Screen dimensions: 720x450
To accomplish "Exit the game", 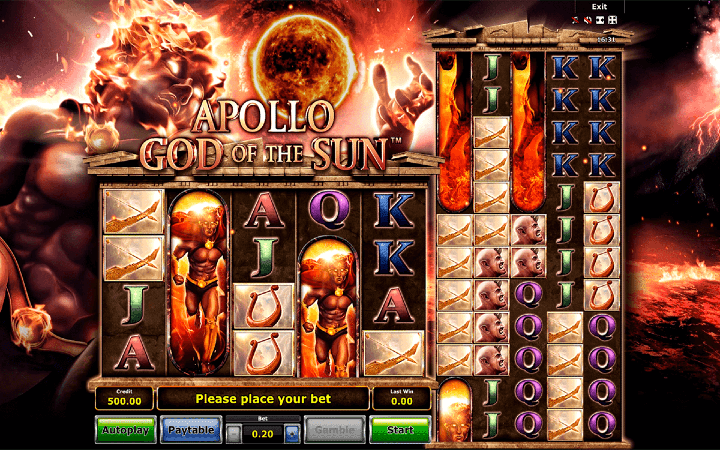I will pos(600,6).
